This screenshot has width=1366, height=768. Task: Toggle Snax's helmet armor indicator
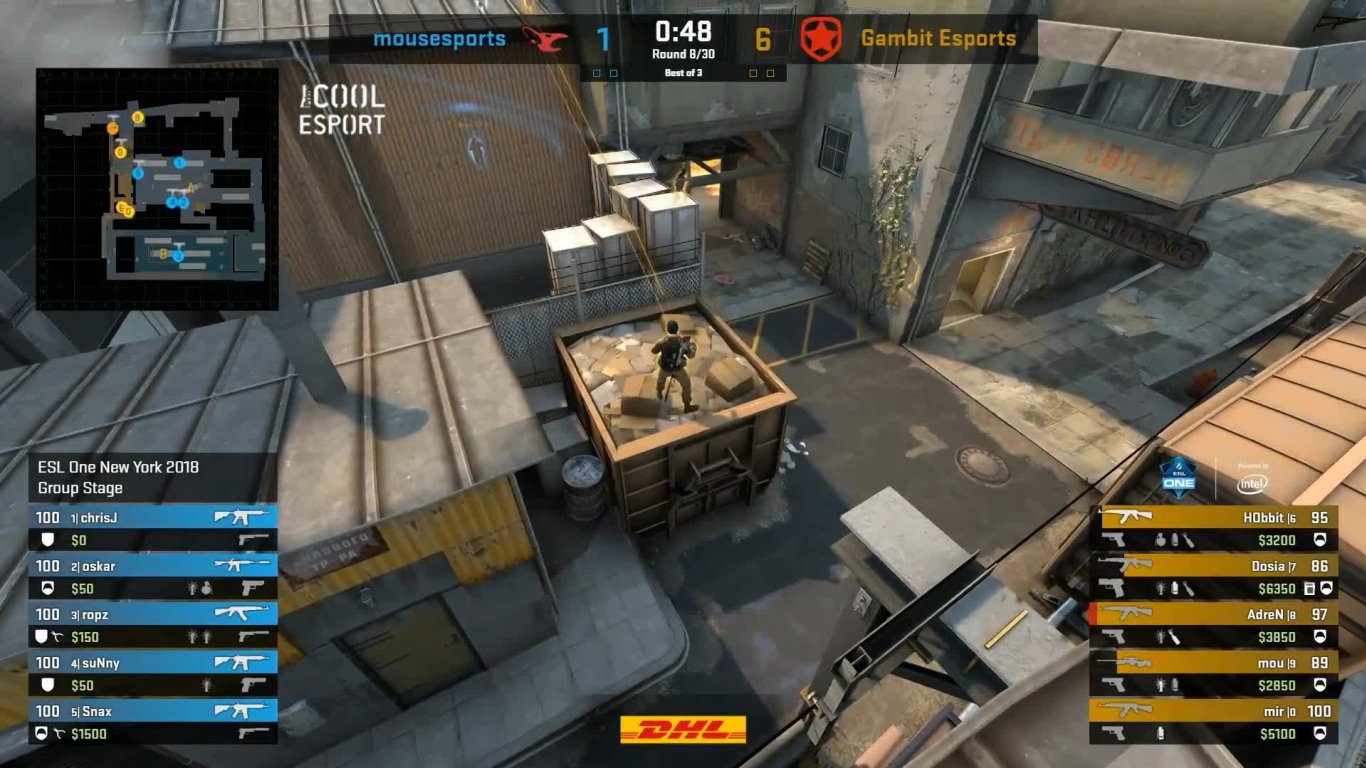(39, 731)
